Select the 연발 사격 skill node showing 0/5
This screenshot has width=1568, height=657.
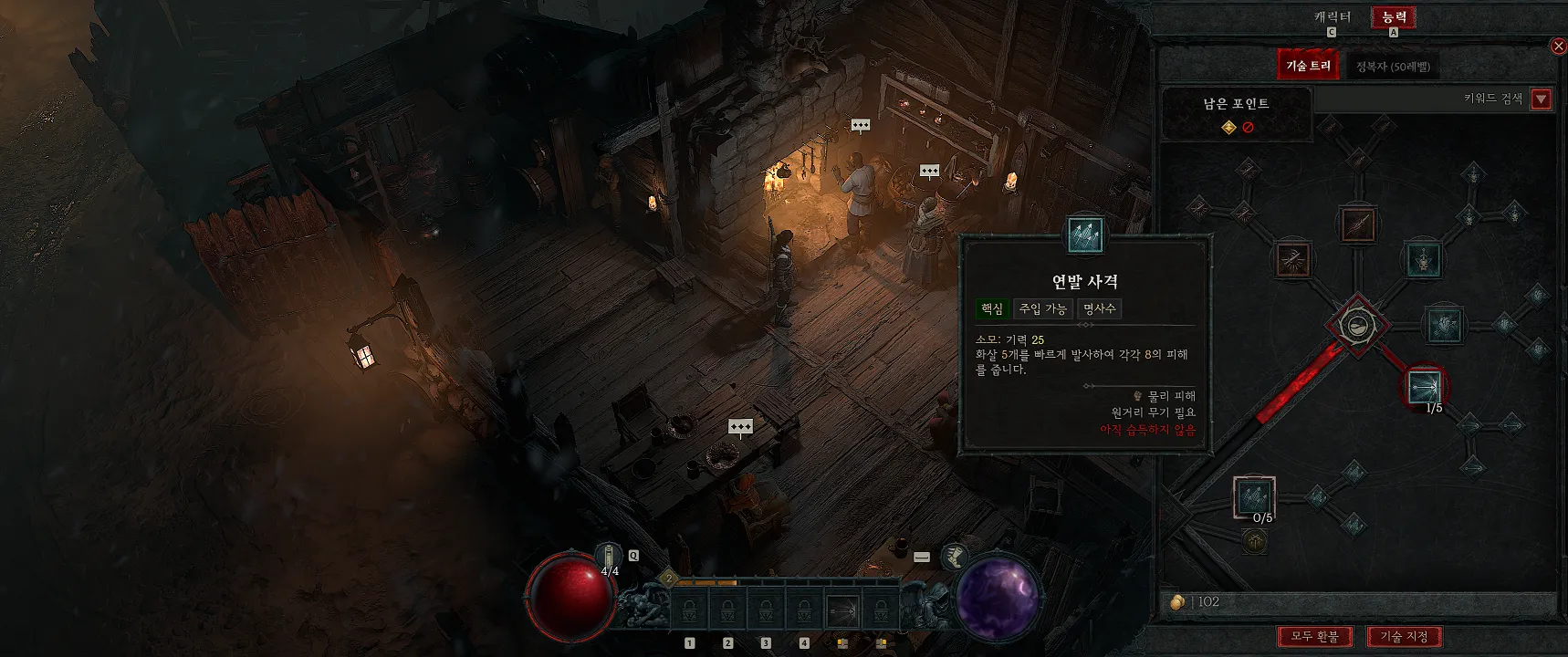tap(1254, 497)
